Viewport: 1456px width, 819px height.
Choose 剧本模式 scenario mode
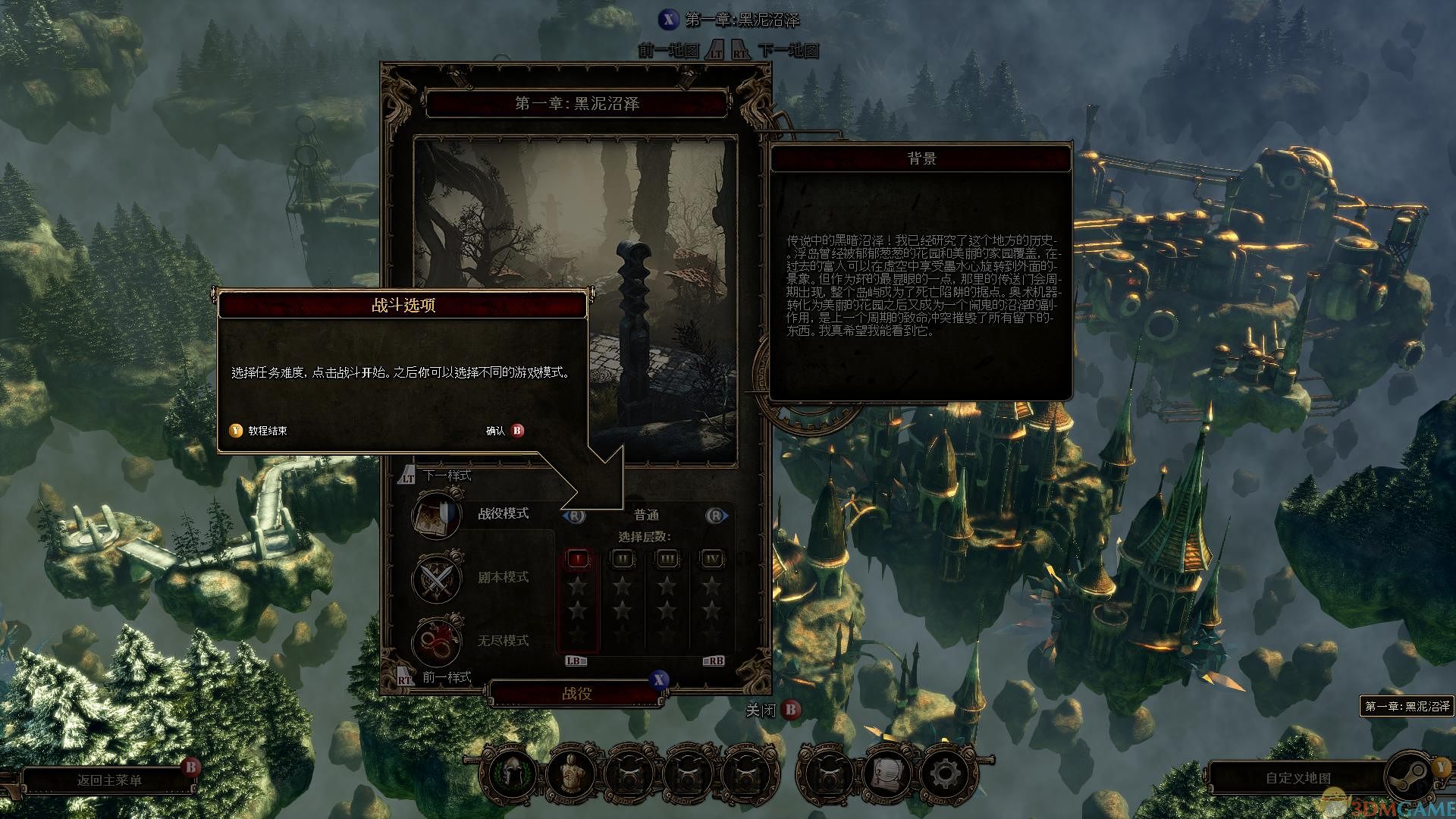(503, 577)
